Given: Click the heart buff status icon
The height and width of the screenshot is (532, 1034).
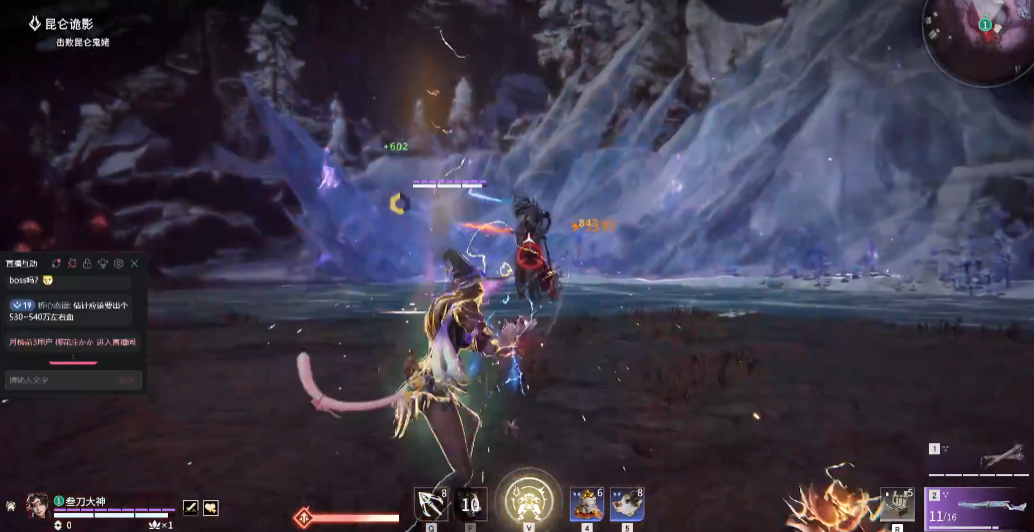Looking at the screenshot, I should click(x=211, y=508).
